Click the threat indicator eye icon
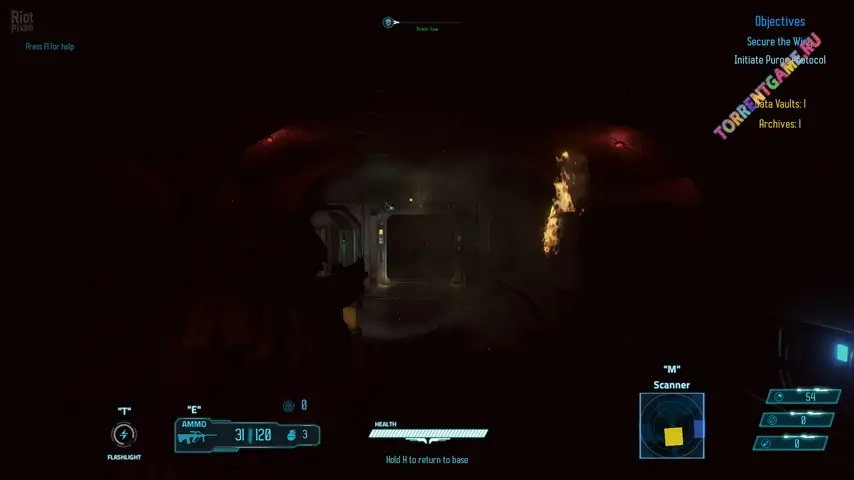This screenshot has width=854, height=480. pyautogui.click(x=388, y=22)
